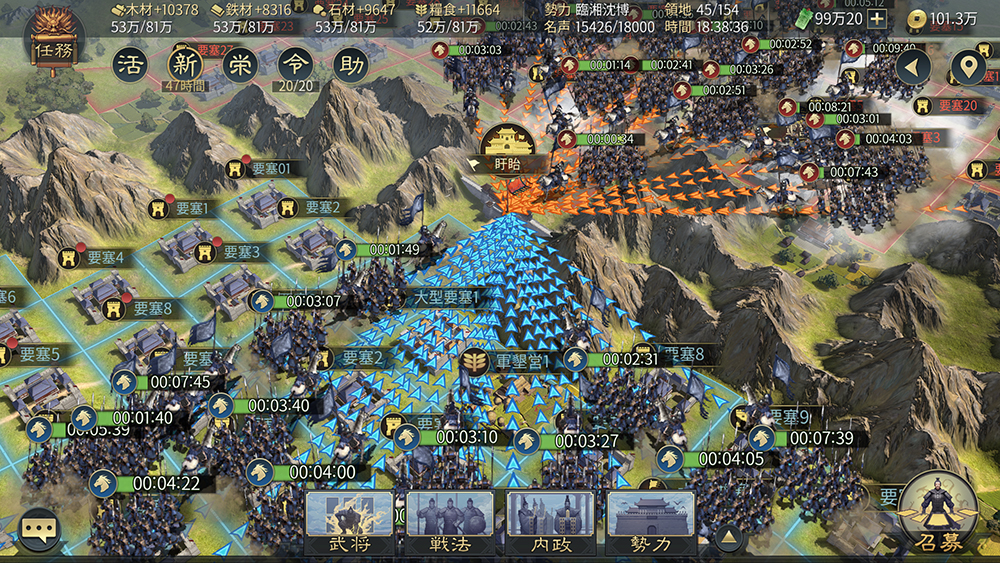Select the 大型要塞1 fortress label

click(x=448, y=297)
